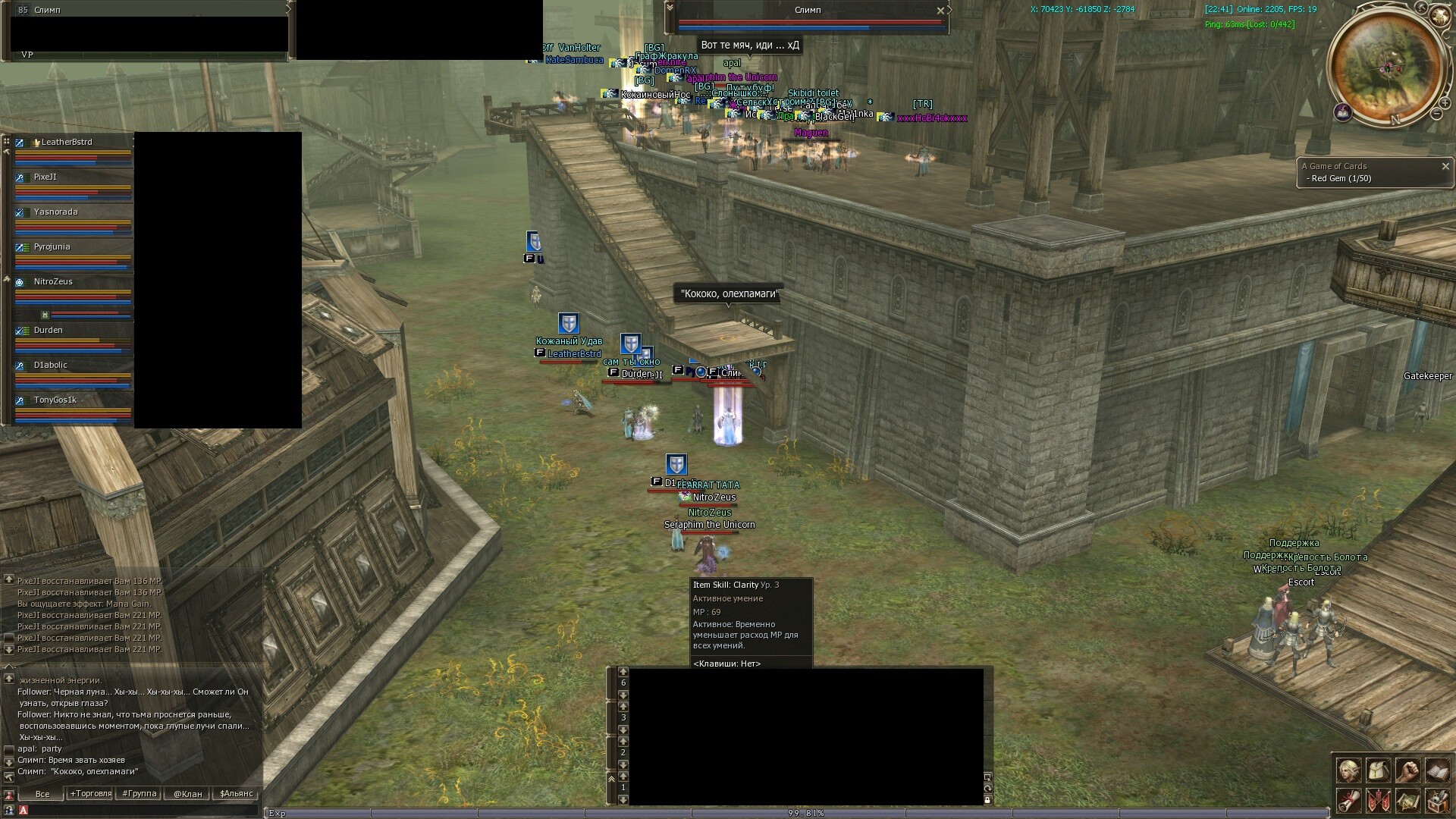Screen dimensions: 1456x819
Task: Zoom out the minimap with minus button
Action: pos(1436,114)
